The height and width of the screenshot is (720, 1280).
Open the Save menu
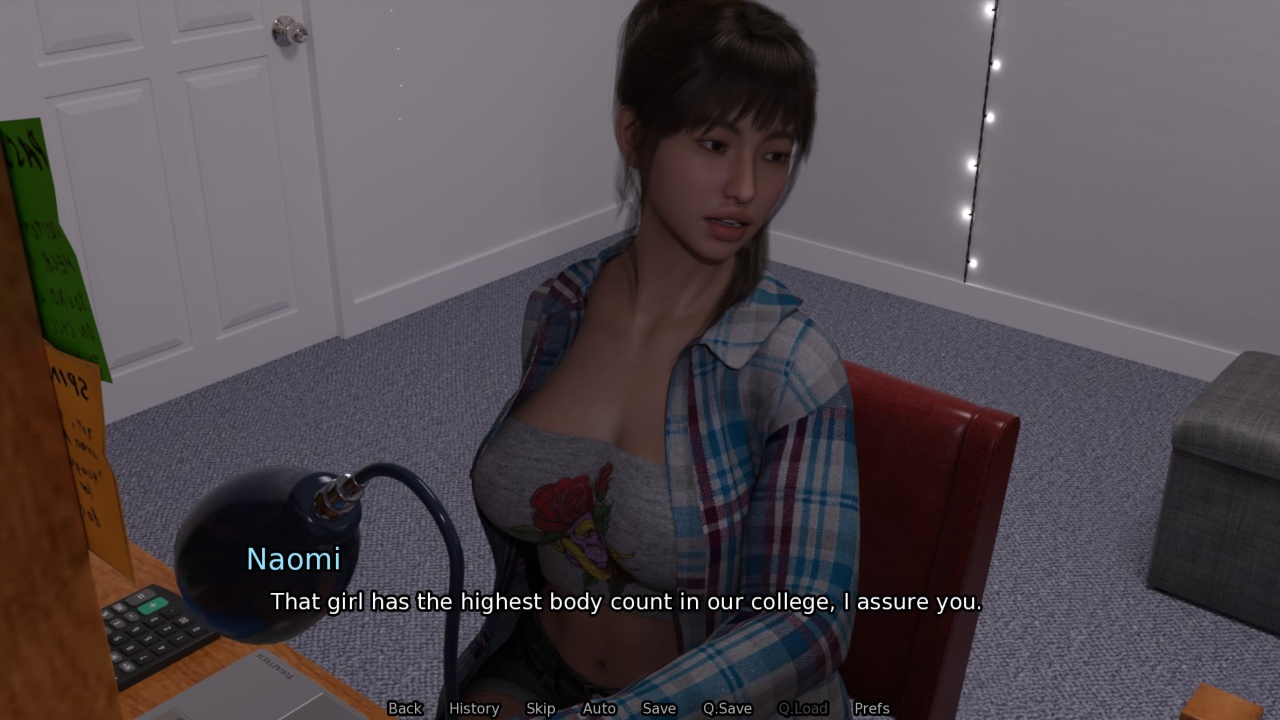coord(659,708)
